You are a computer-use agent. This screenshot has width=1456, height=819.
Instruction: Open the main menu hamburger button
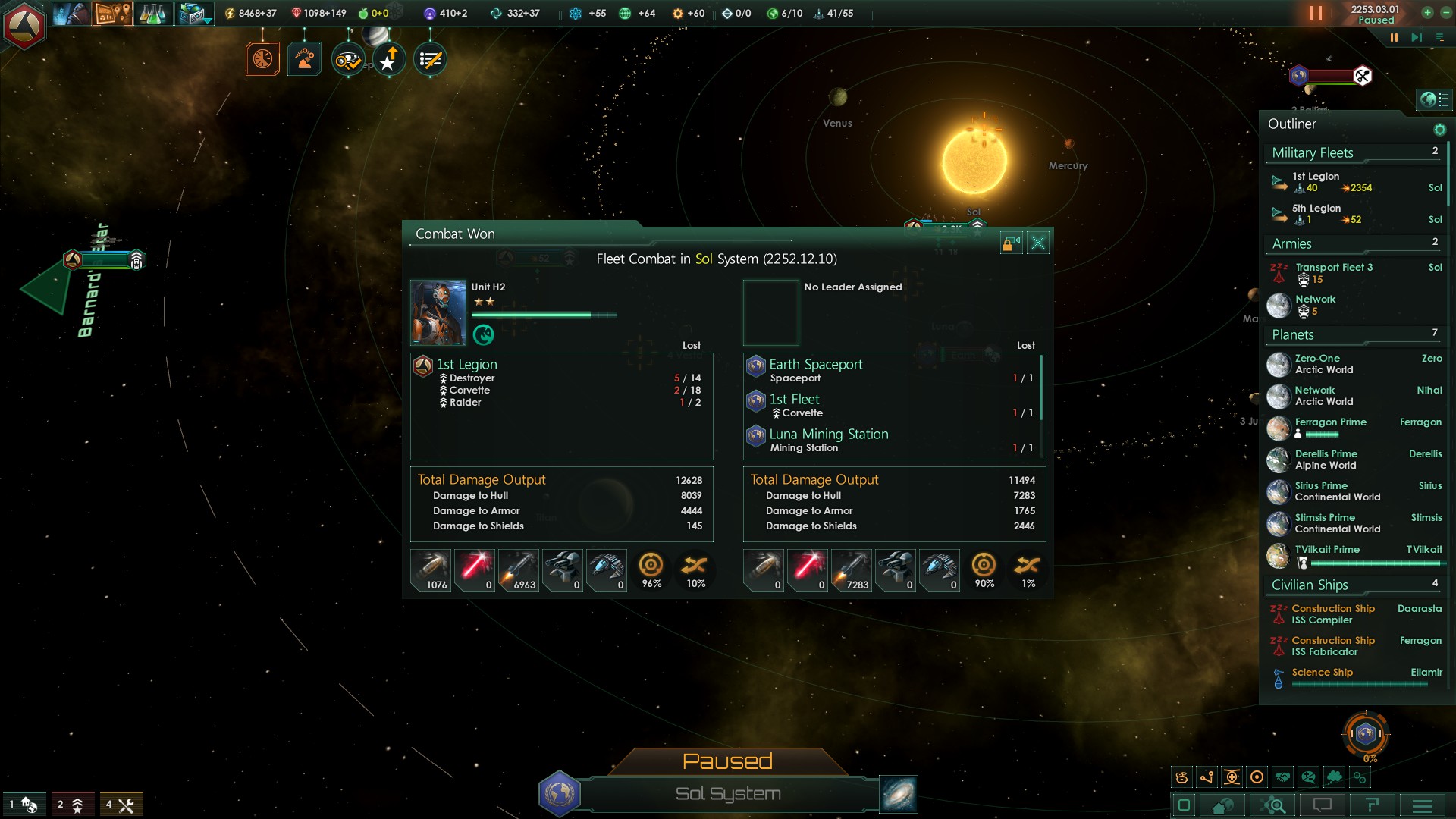pos(1423,805)
